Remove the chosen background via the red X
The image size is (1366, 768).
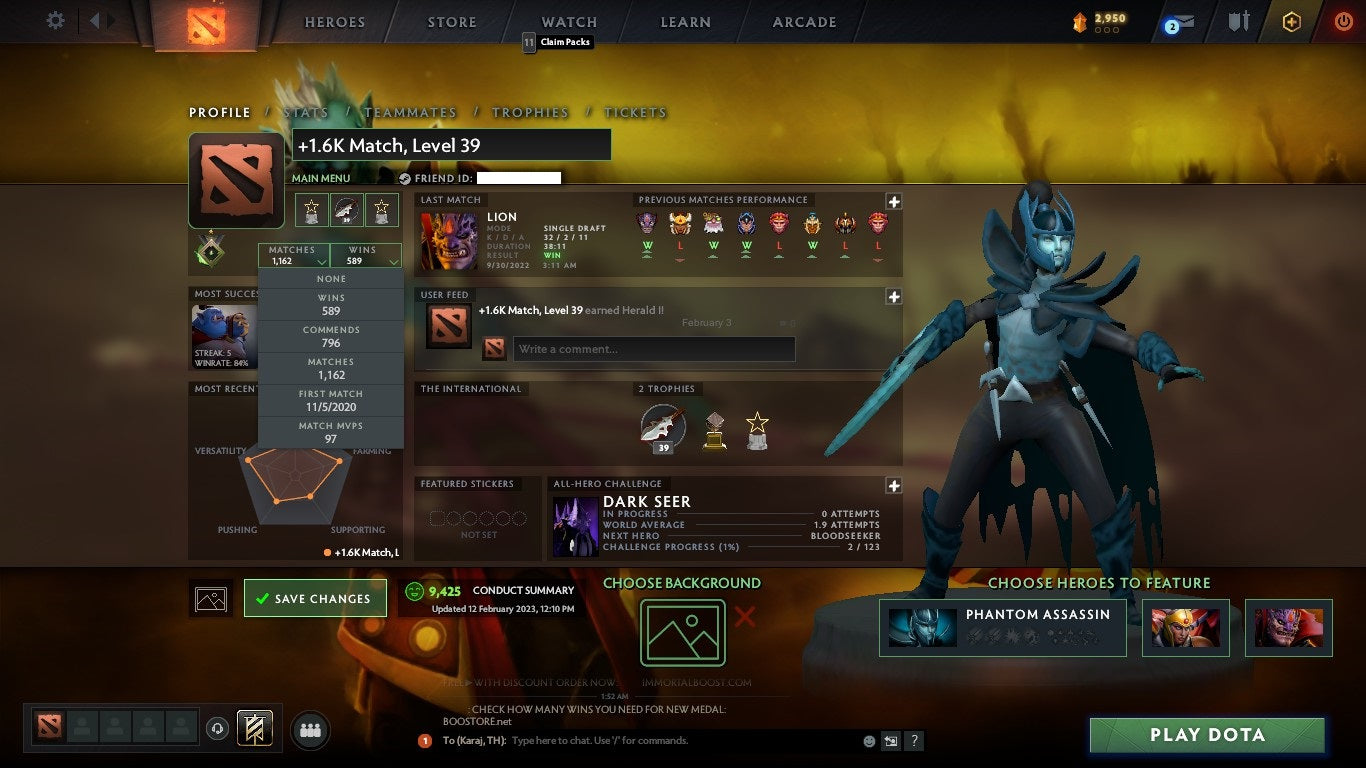point(744,617)
